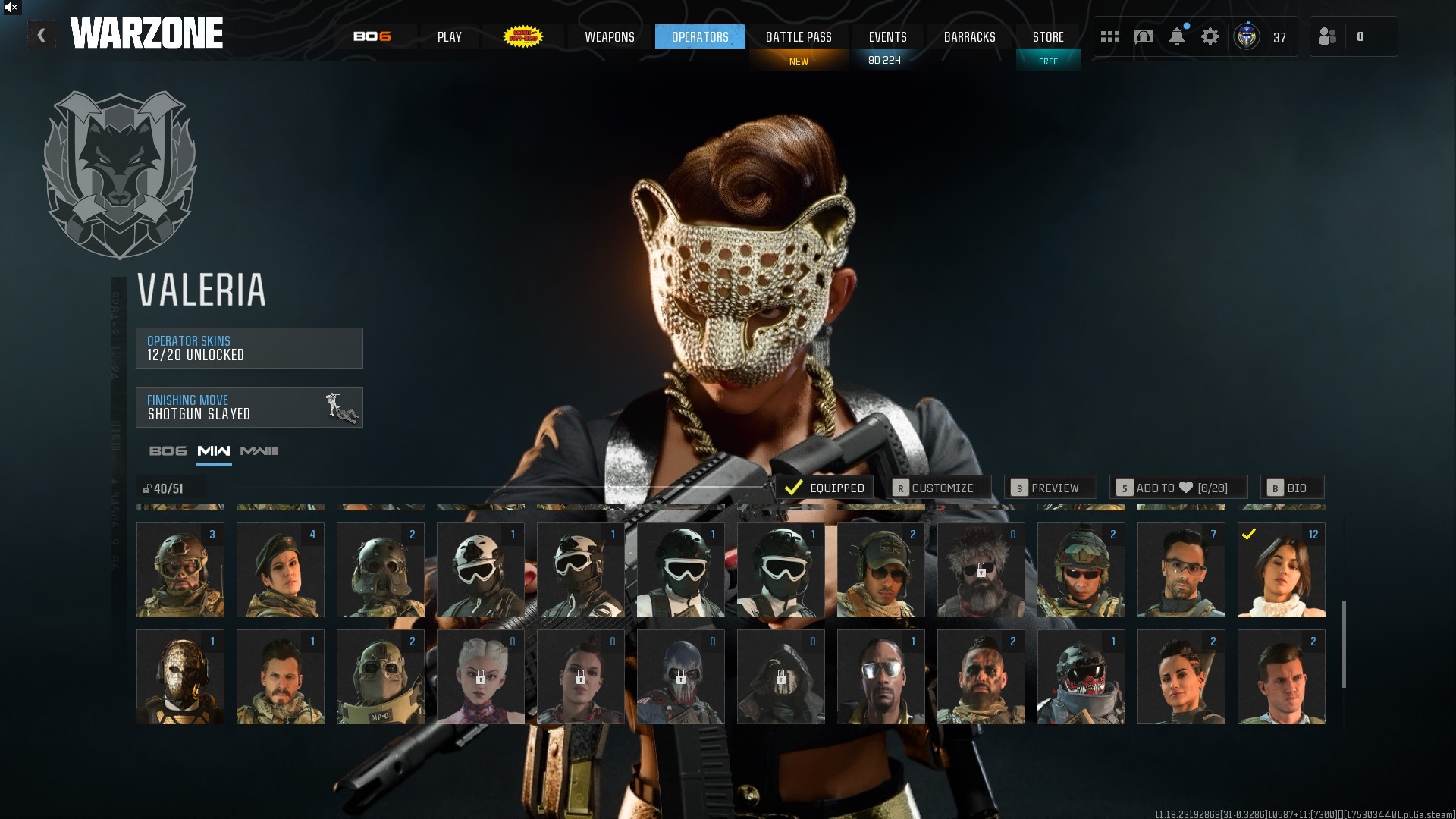The image size is (1456, 819).
Task: Open the Operator Skins panel
Action: click(249, 348)
